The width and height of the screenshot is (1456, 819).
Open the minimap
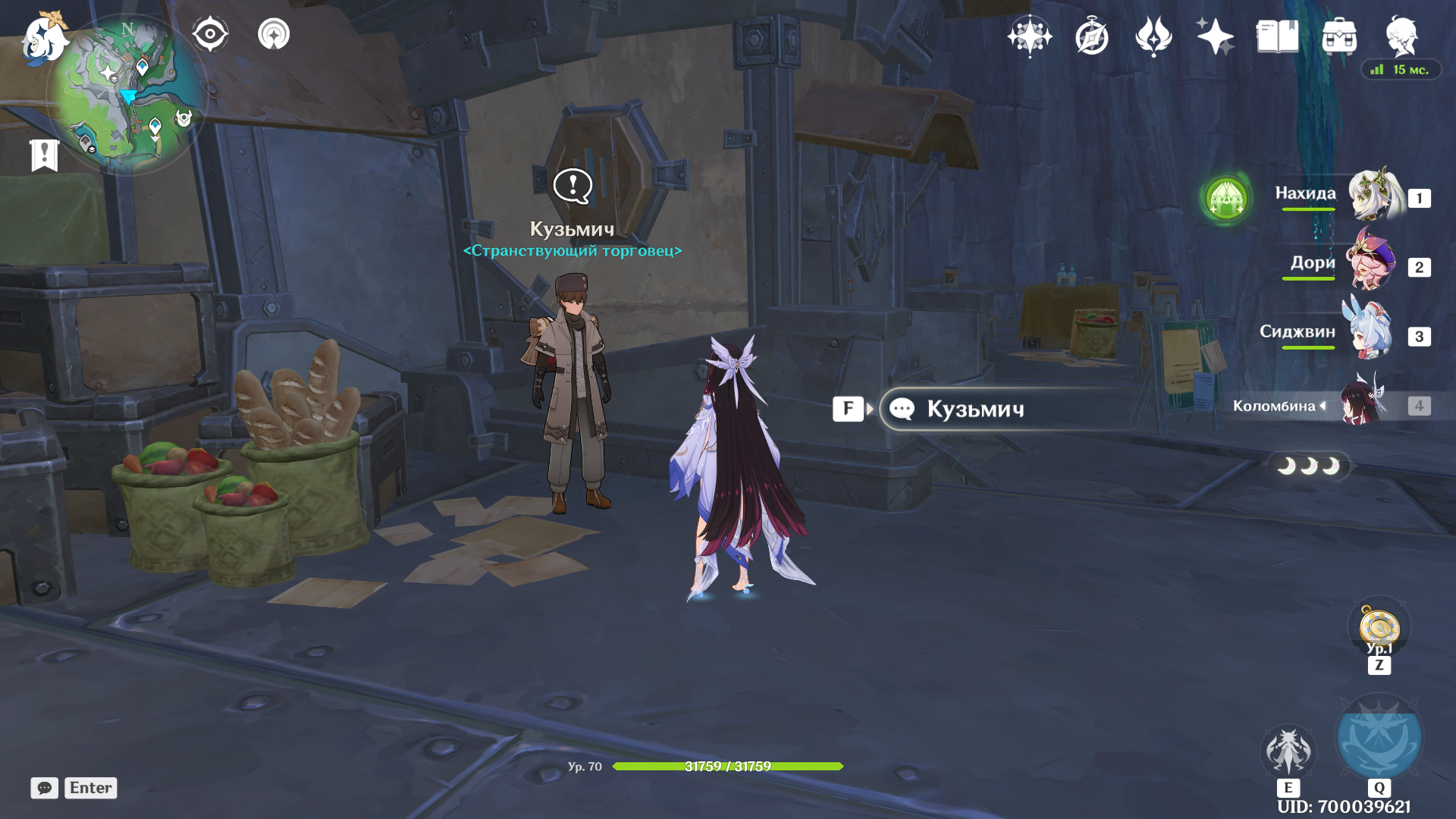(127, 95)
